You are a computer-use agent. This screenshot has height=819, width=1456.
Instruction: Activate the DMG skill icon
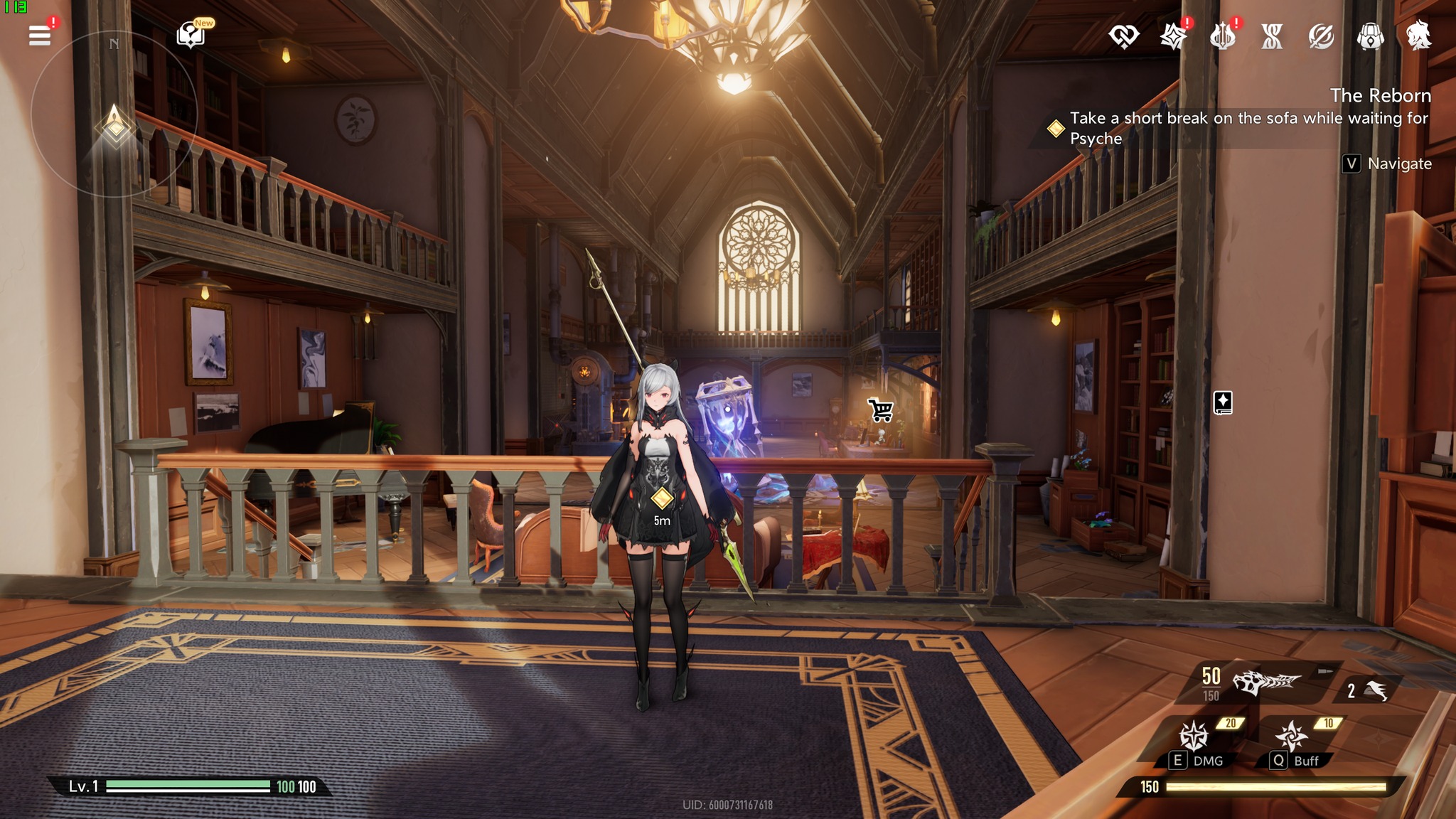click(x=1194, y=737)
